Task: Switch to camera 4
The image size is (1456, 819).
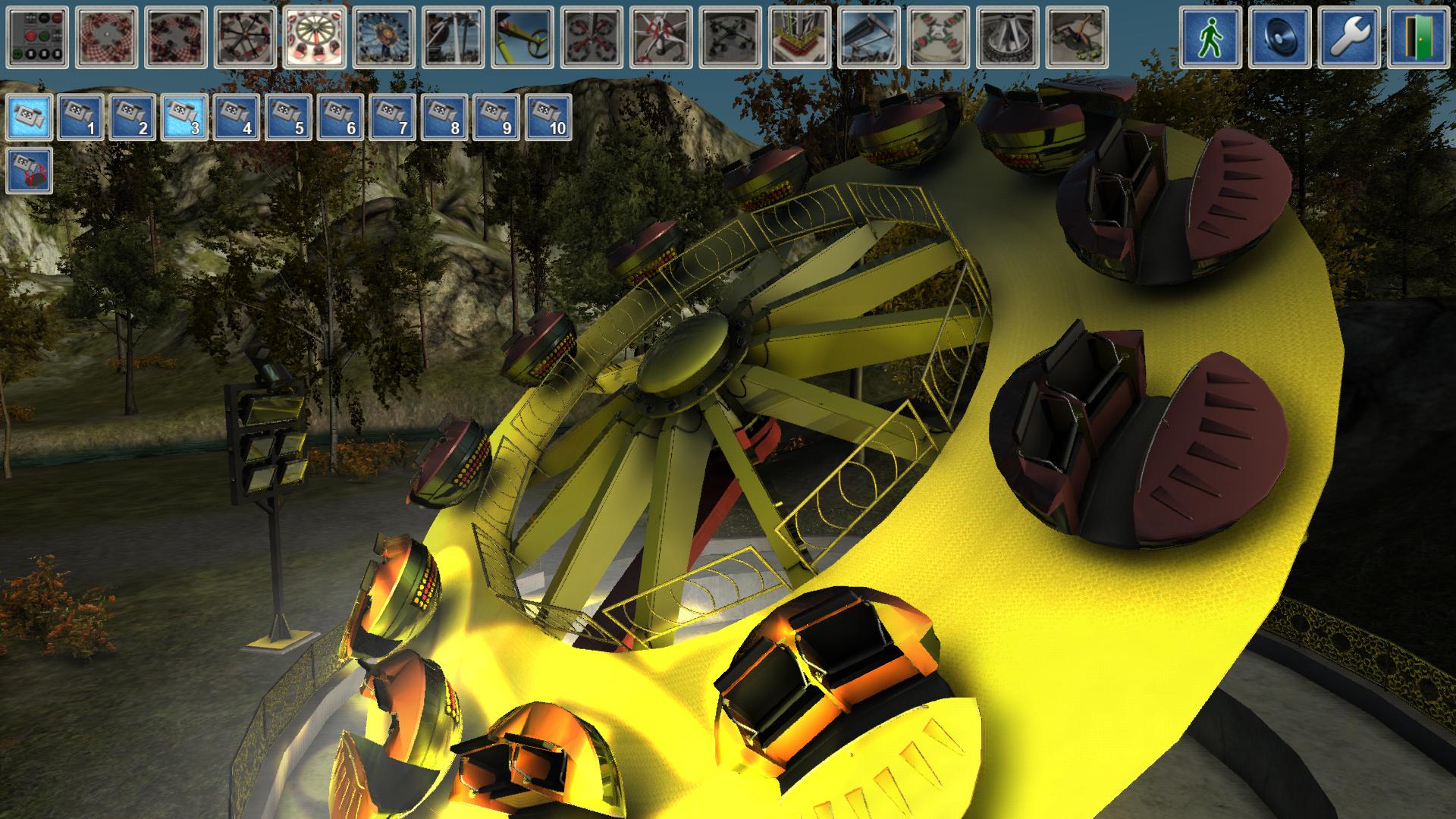Action: click(x=237, y=118)
